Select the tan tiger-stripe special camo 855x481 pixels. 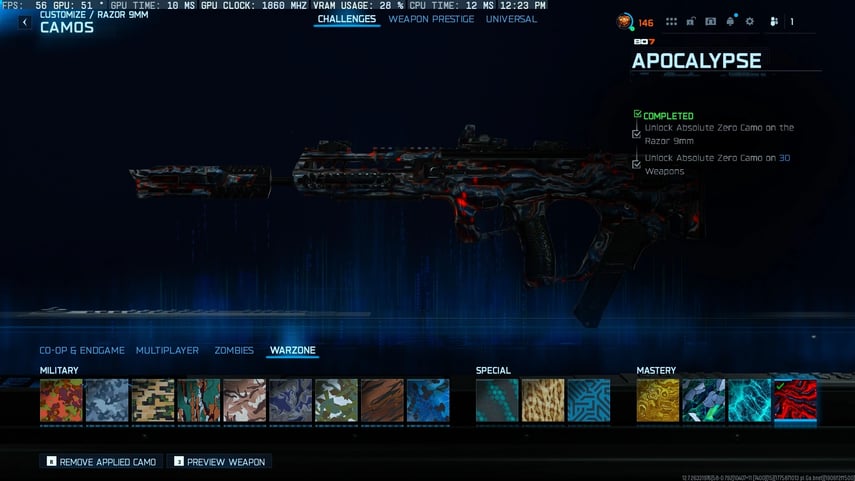(543, 400)
